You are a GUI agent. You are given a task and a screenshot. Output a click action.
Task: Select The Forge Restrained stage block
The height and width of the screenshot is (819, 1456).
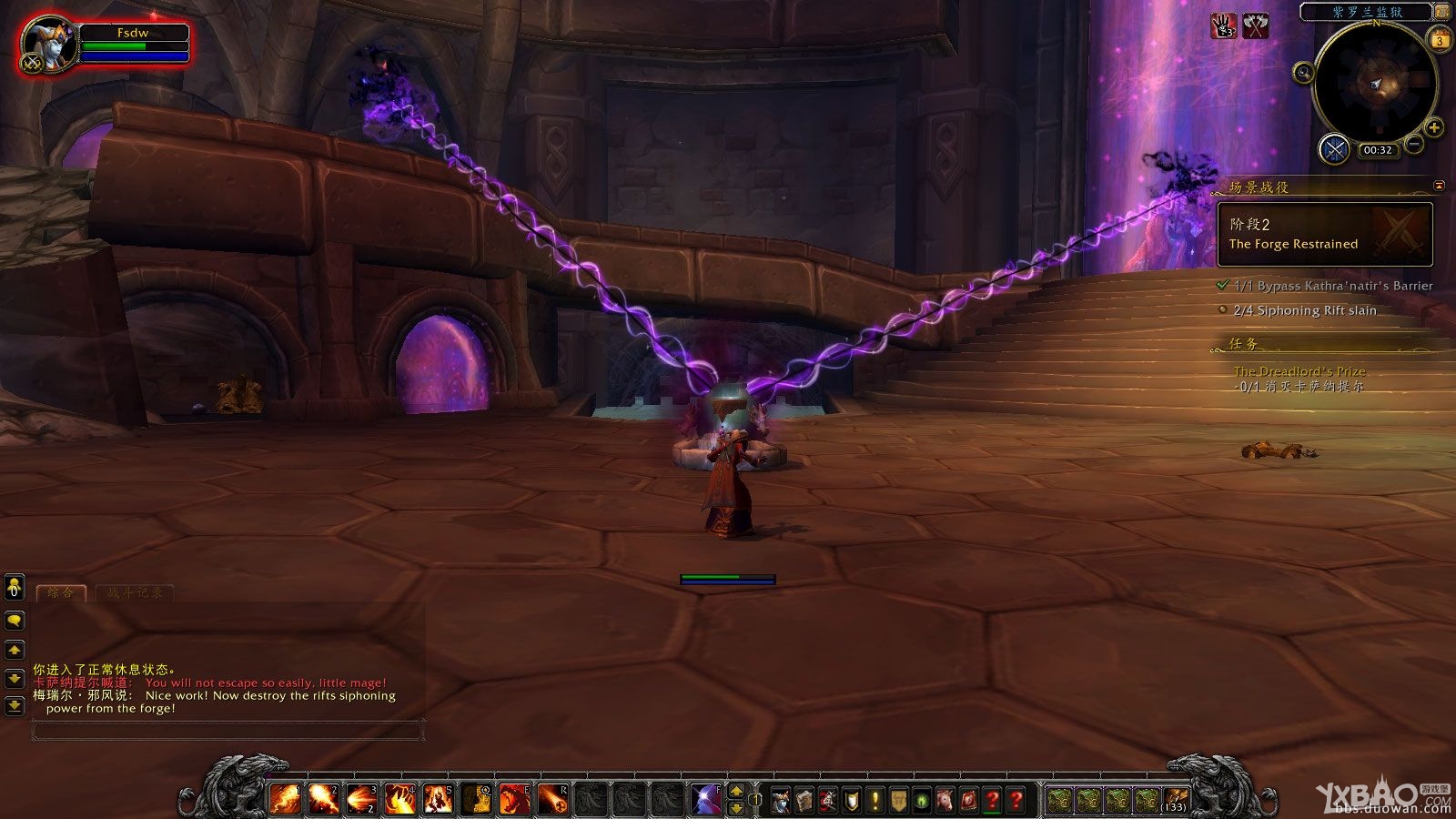(x=1324, y=234)
